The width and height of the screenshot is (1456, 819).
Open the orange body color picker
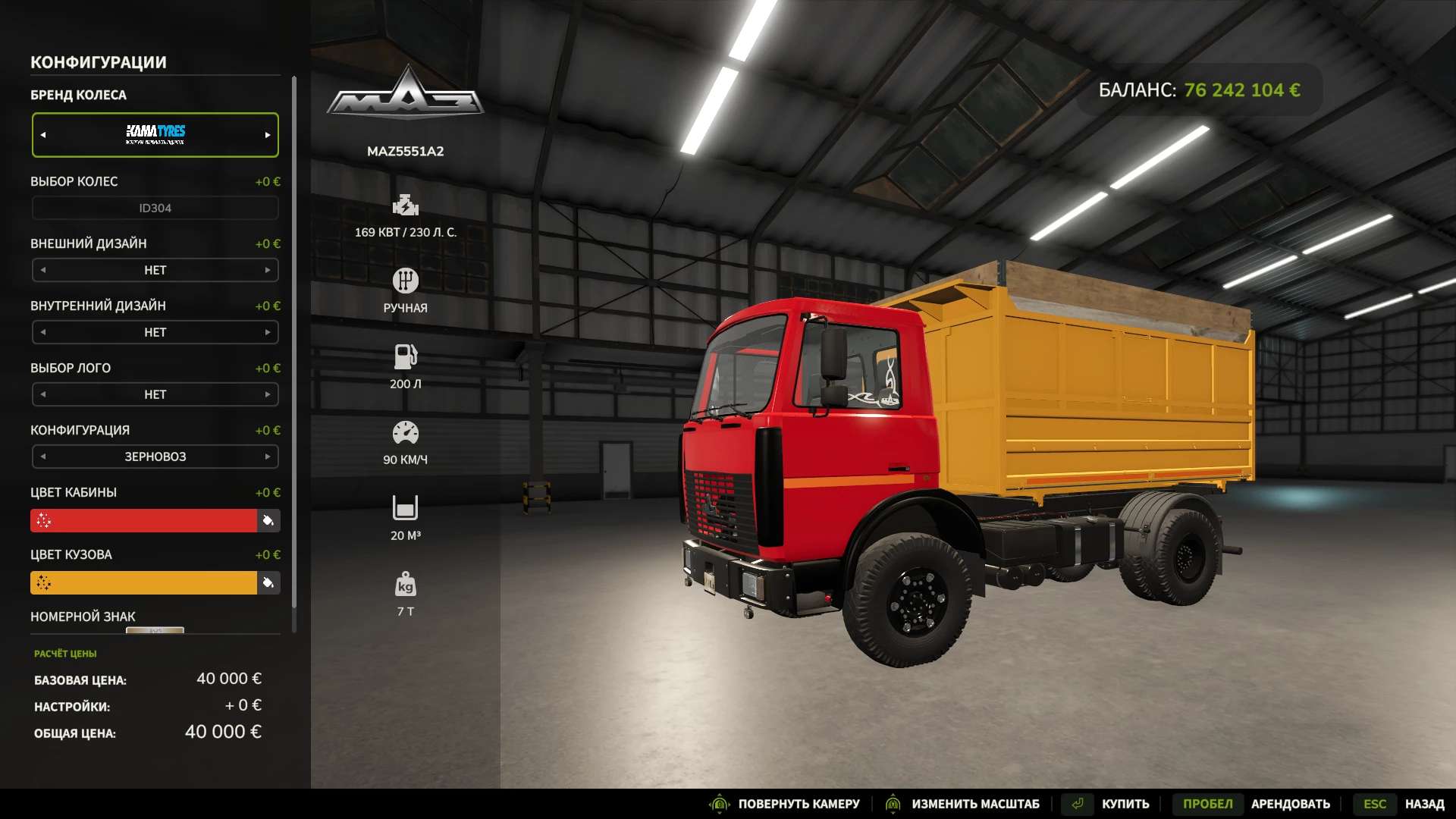pos(144,583)
